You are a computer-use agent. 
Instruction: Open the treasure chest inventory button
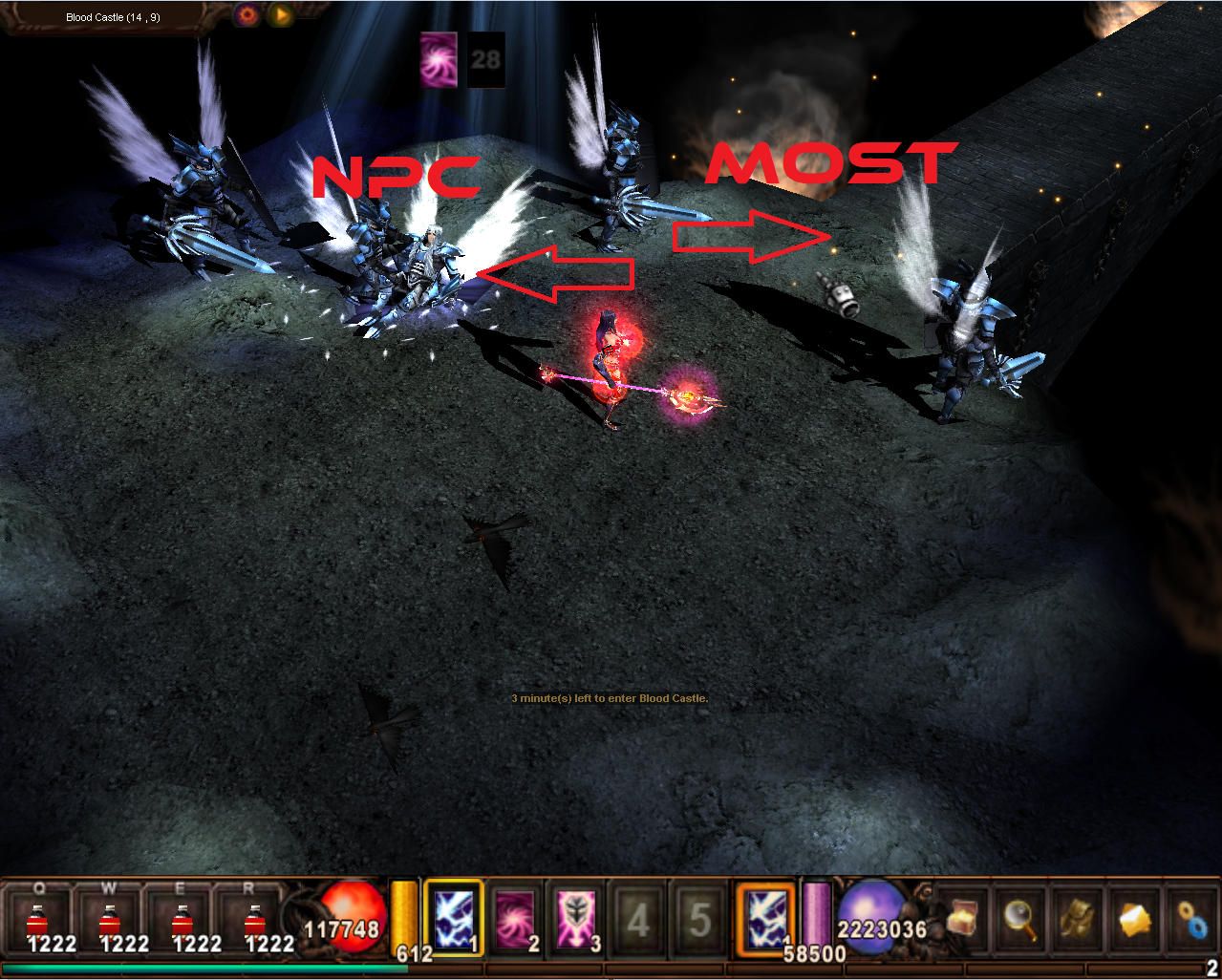tap(962, 919)
